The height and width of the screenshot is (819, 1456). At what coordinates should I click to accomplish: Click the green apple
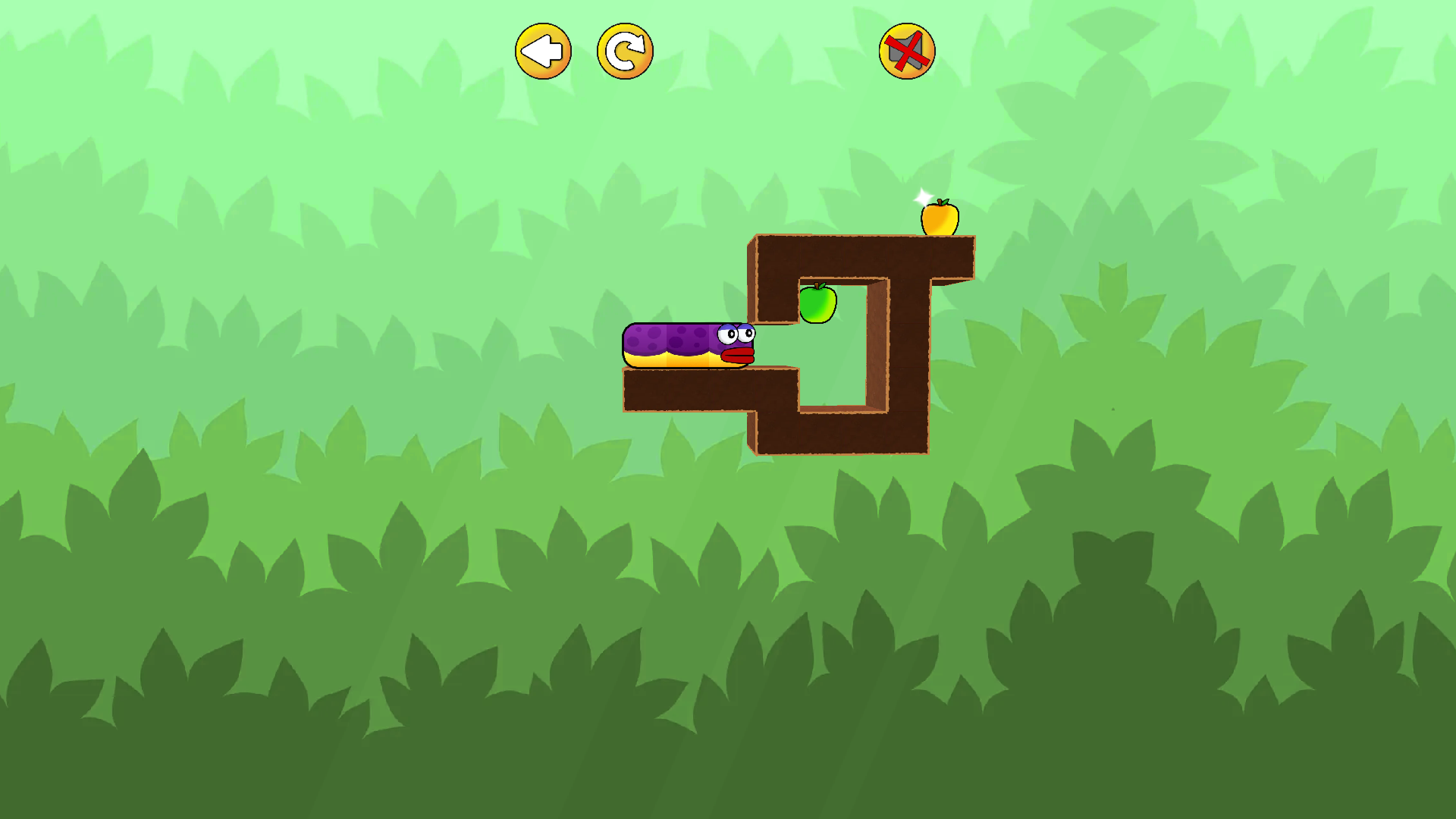click(819, 303)
